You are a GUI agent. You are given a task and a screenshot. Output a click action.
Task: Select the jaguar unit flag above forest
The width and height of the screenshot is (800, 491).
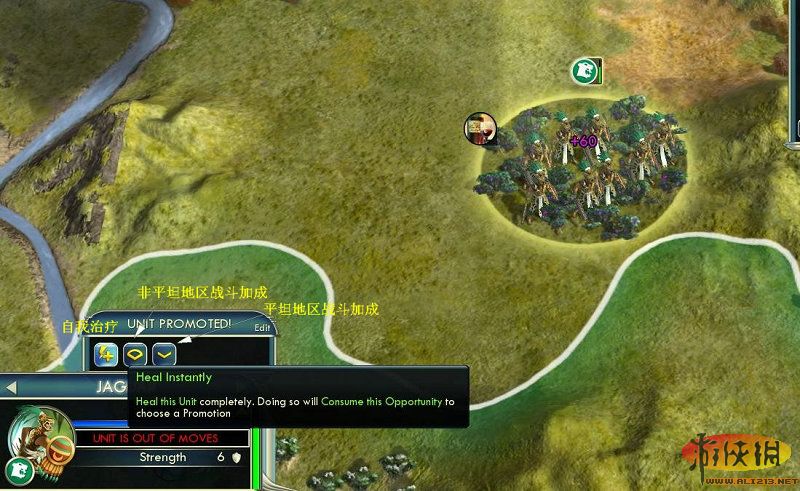(584, 71)
